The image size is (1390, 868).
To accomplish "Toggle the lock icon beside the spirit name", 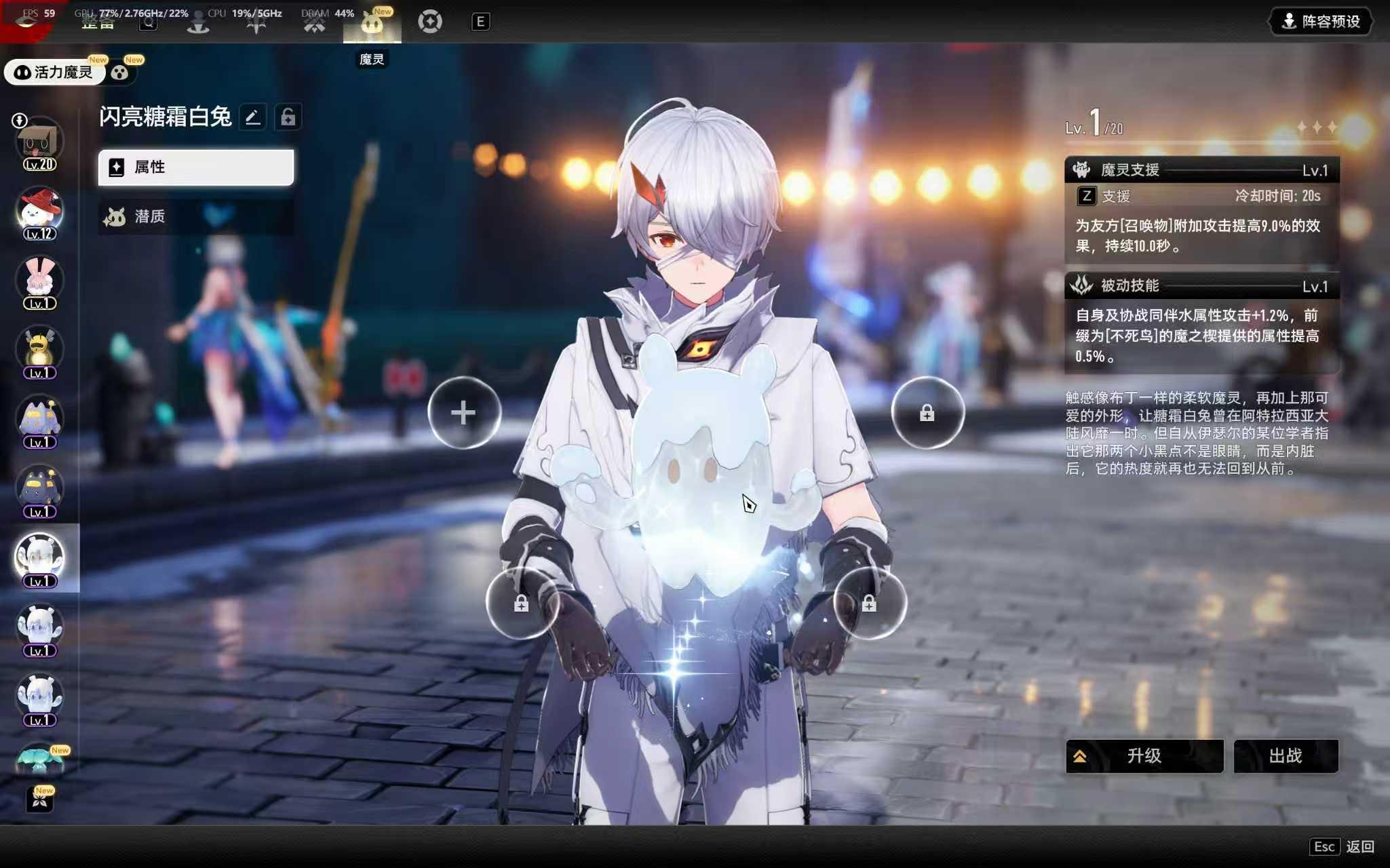I will (x=288, y=117).
